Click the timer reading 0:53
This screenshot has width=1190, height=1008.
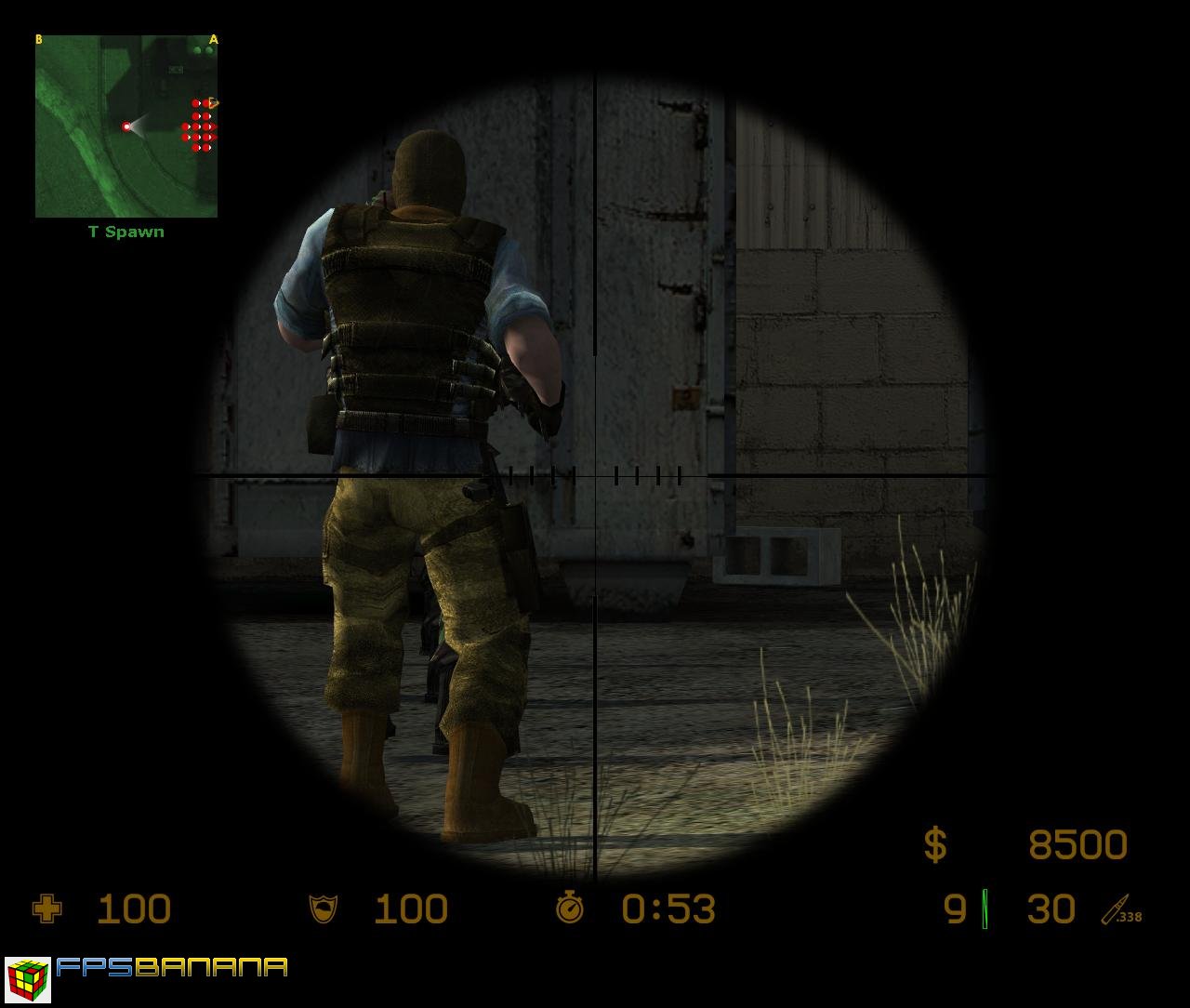[668, 909]
